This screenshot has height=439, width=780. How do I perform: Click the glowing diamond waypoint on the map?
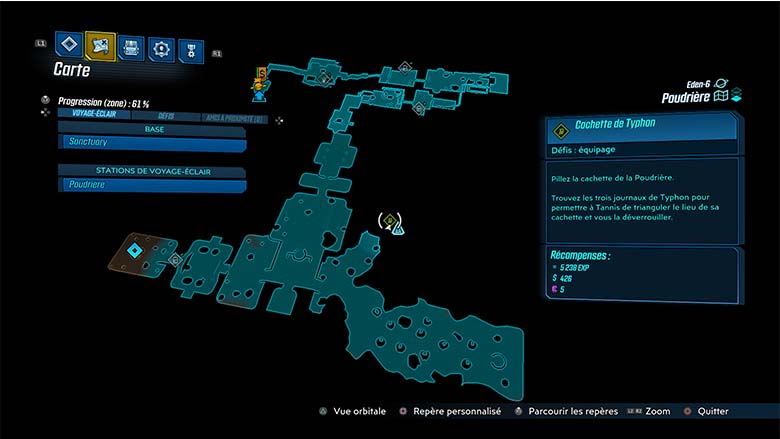coord(133,250)
